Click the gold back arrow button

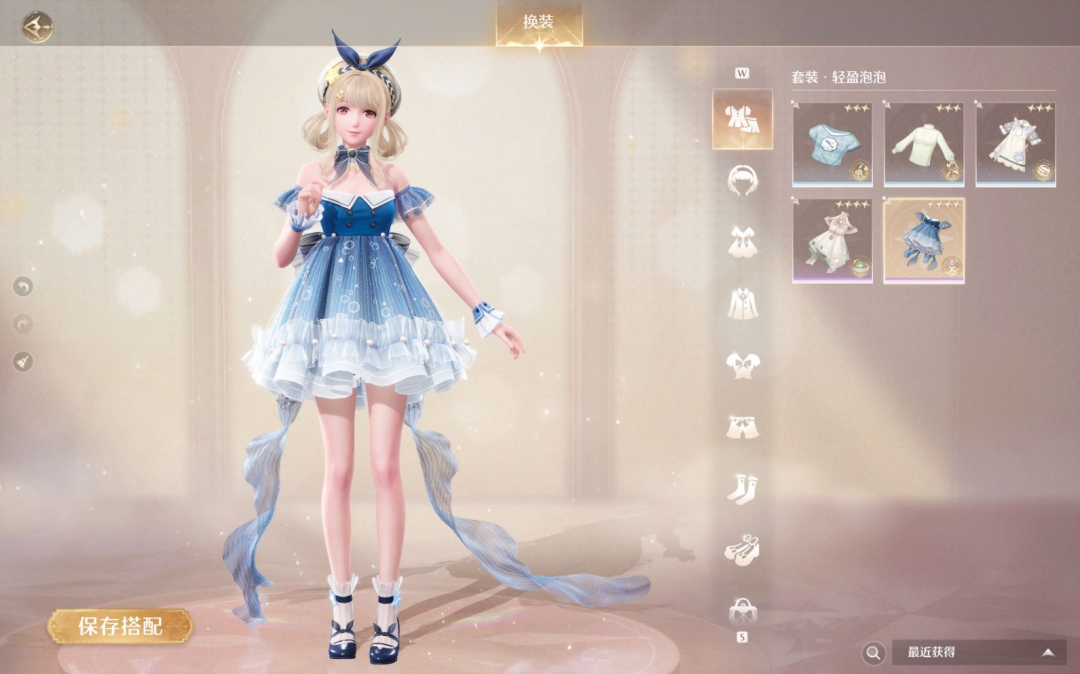37,26
